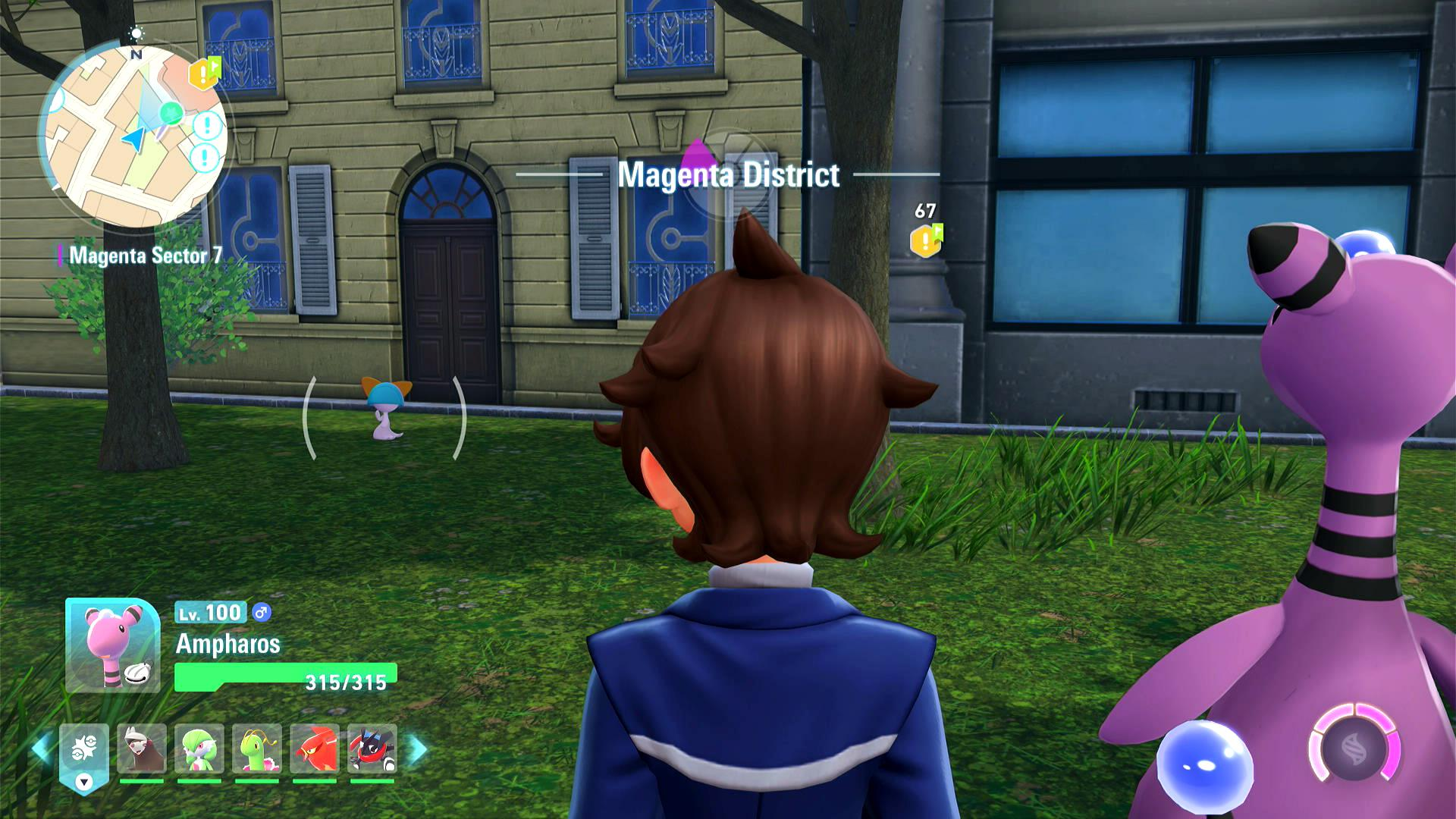The height and width of the screenshot is (819, 1456).
Task: Switch to Gardevoir in the party bar
Action: pos(199,749)
